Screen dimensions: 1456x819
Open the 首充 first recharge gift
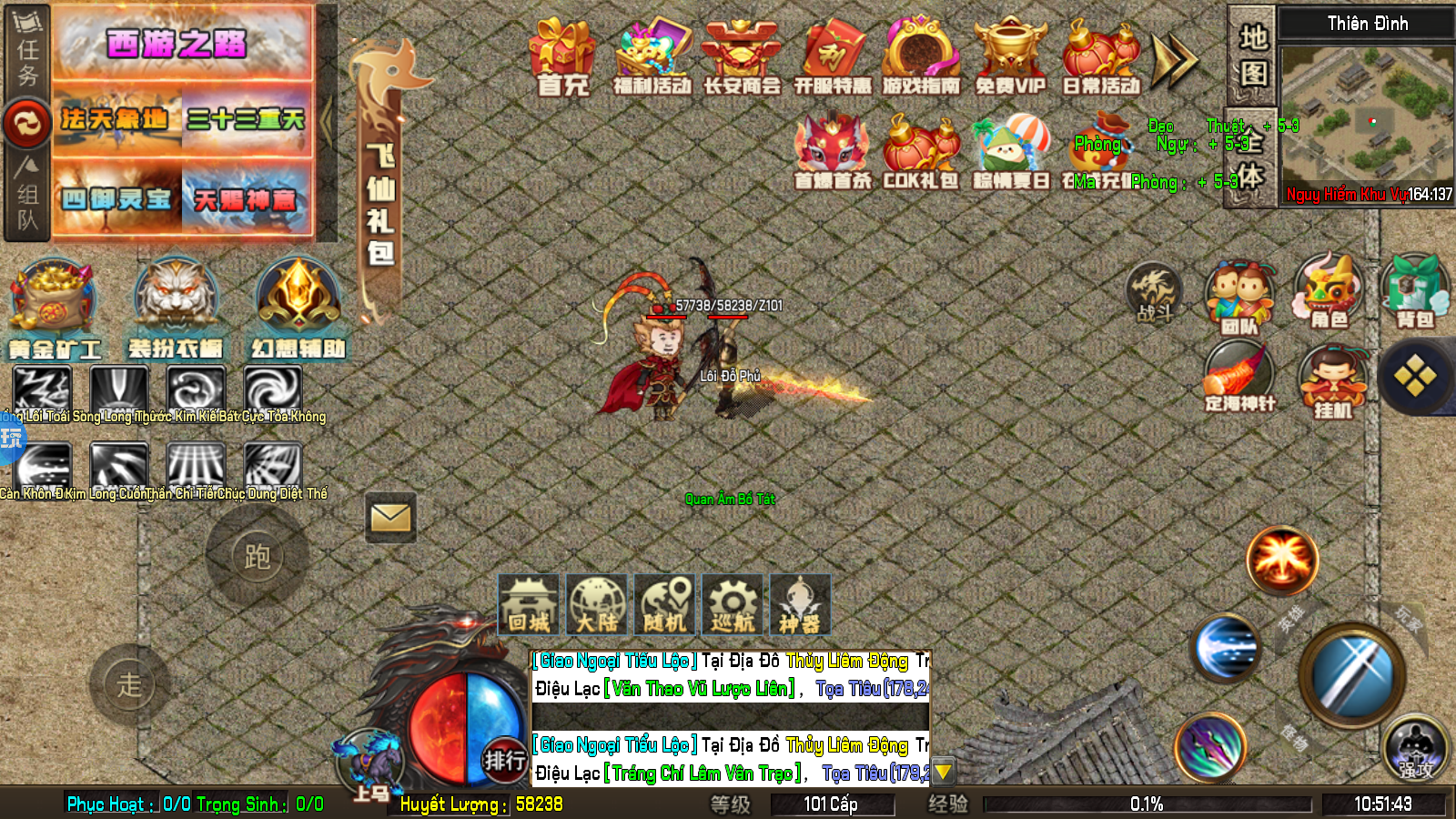562,56
